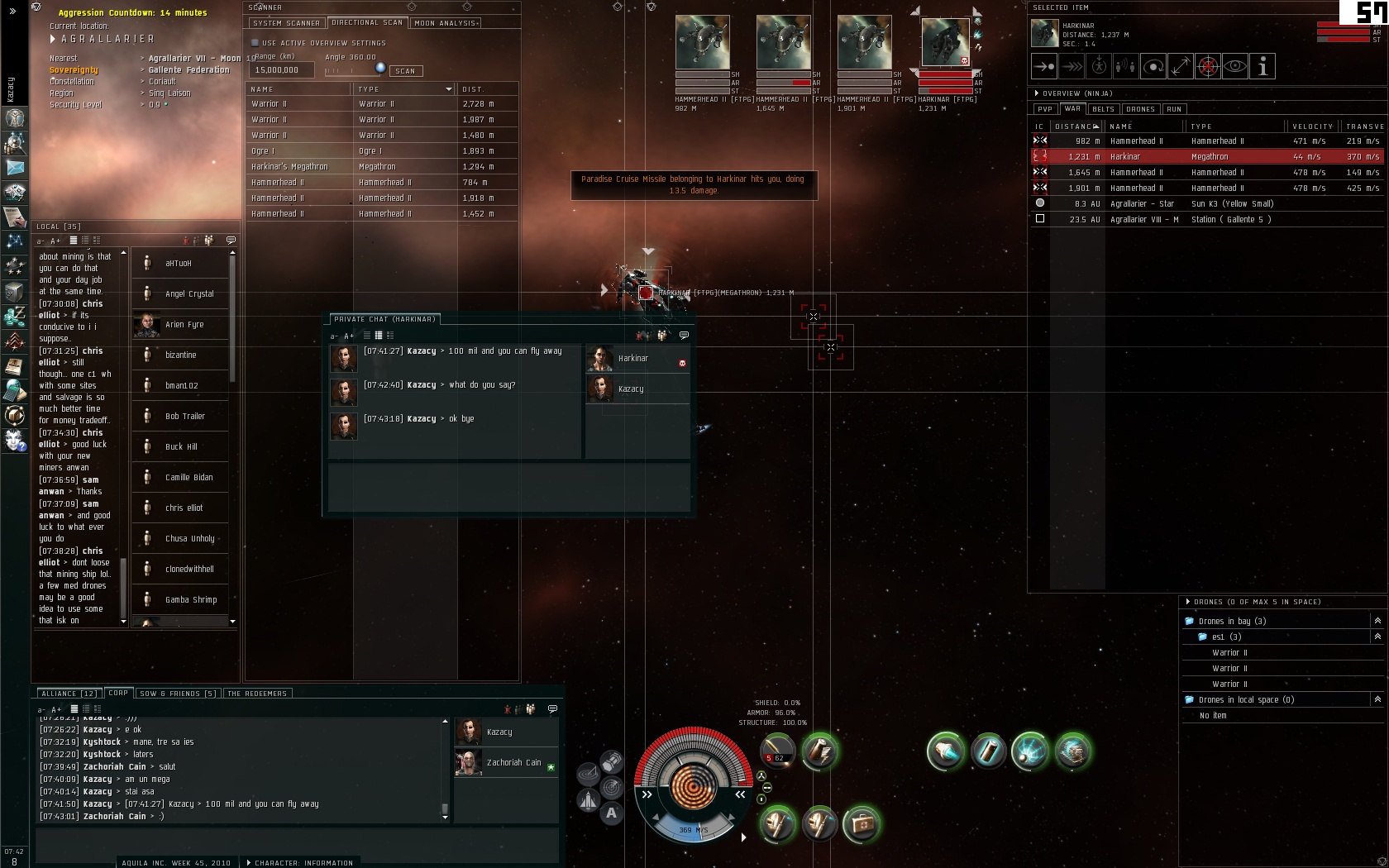Viewport: 1389px width, 868px height.
Task: Switch overview to the PVP tab
Action: point(1045,109)
